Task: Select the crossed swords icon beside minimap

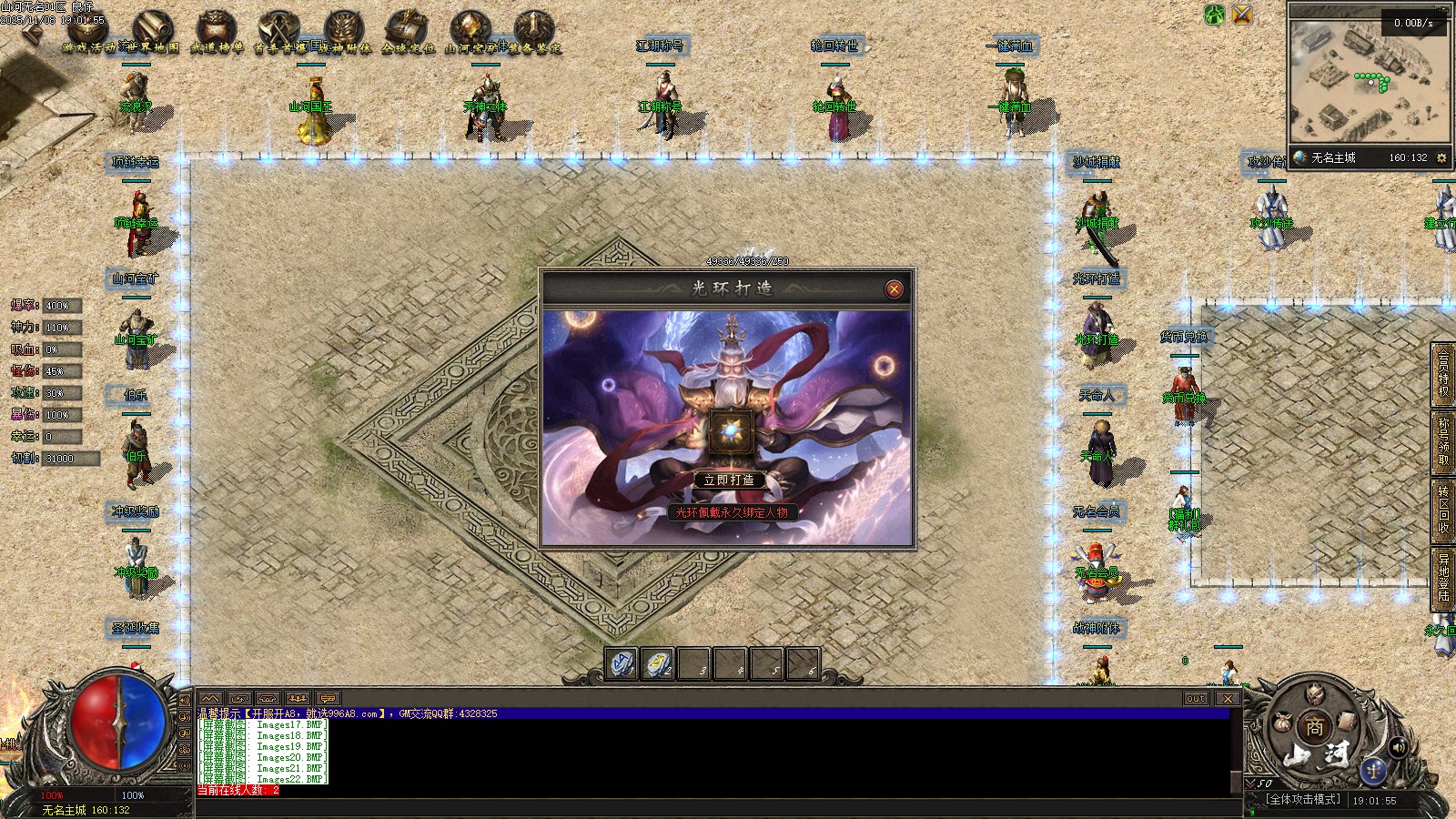Action: point(1241,15)
